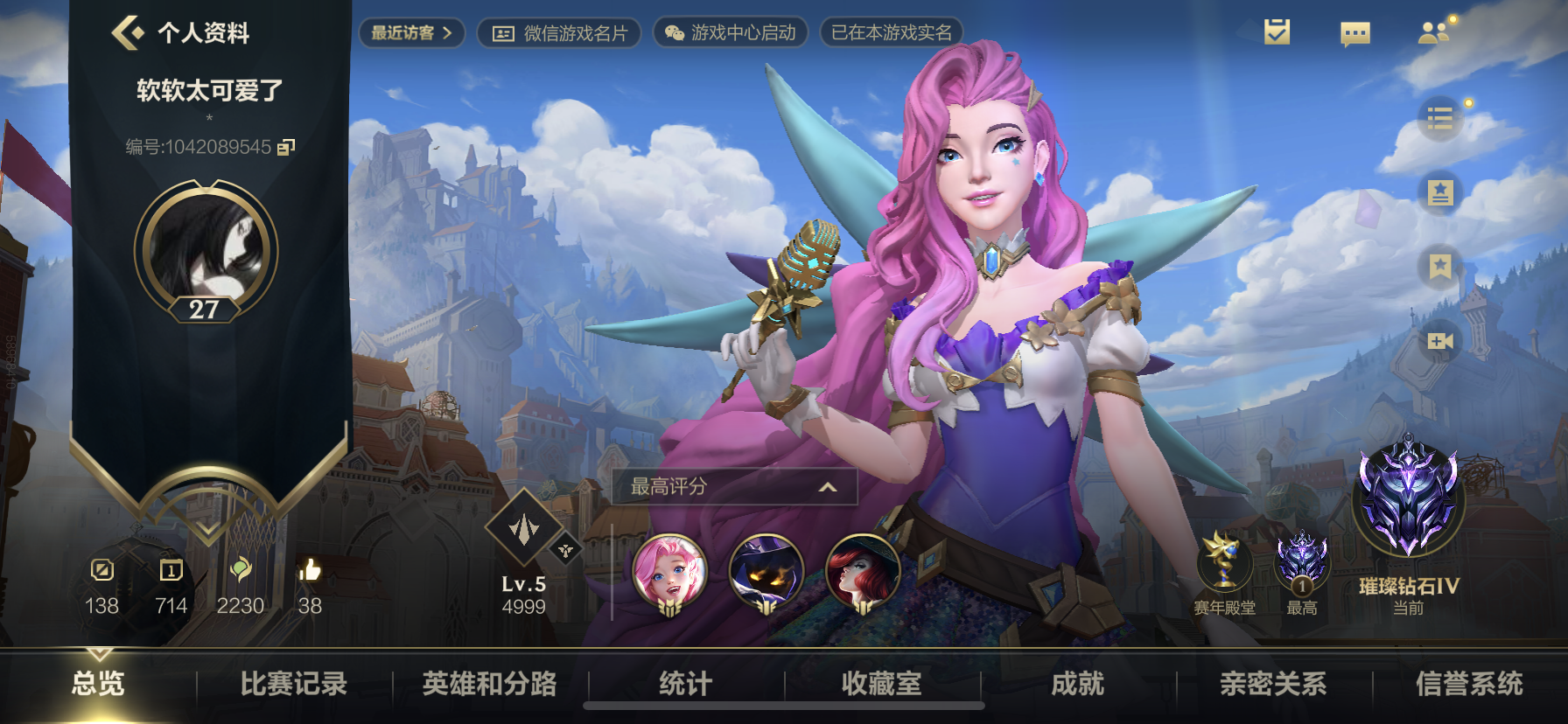The height and width of the screenshot is (724, 1568).
Task: Open the 微信游戏名片 button
Action: click(x=558, y=33)
